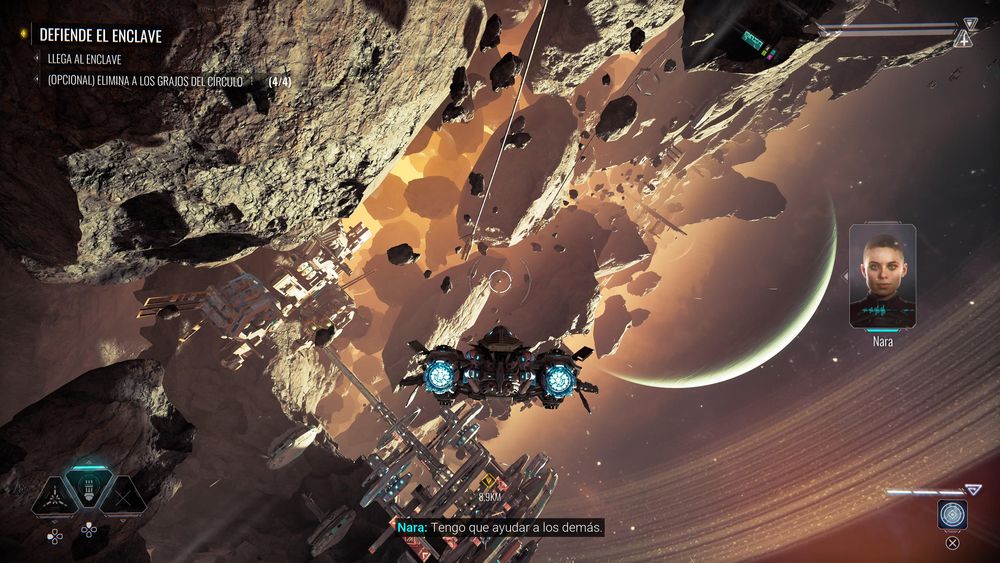Select the optional Grajos del Círculo objective
The width and height of the screenshot is (1000, 563).
[x=145, y=80]
